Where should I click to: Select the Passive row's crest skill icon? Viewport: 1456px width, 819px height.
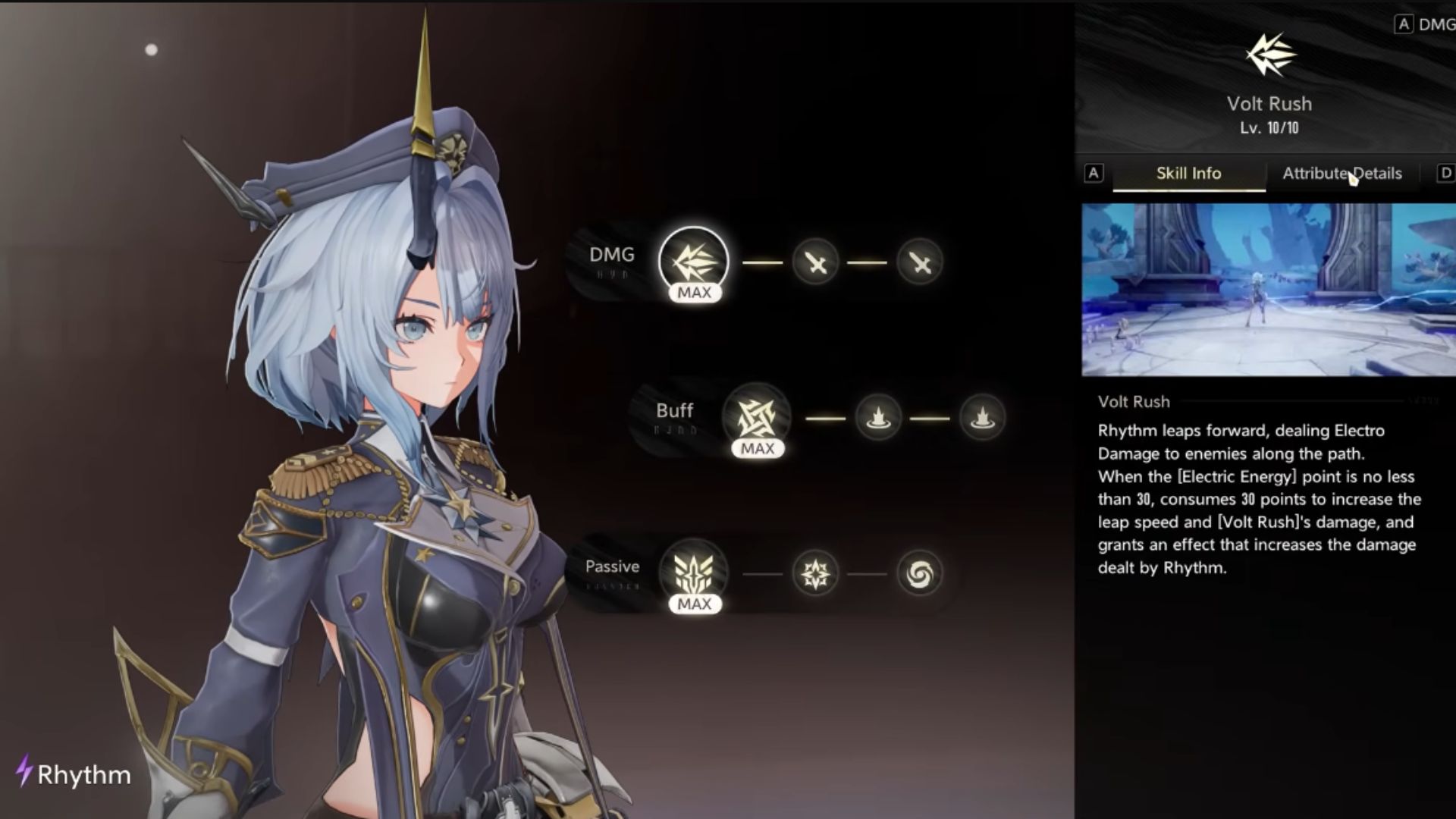click(x=693, y=573)
